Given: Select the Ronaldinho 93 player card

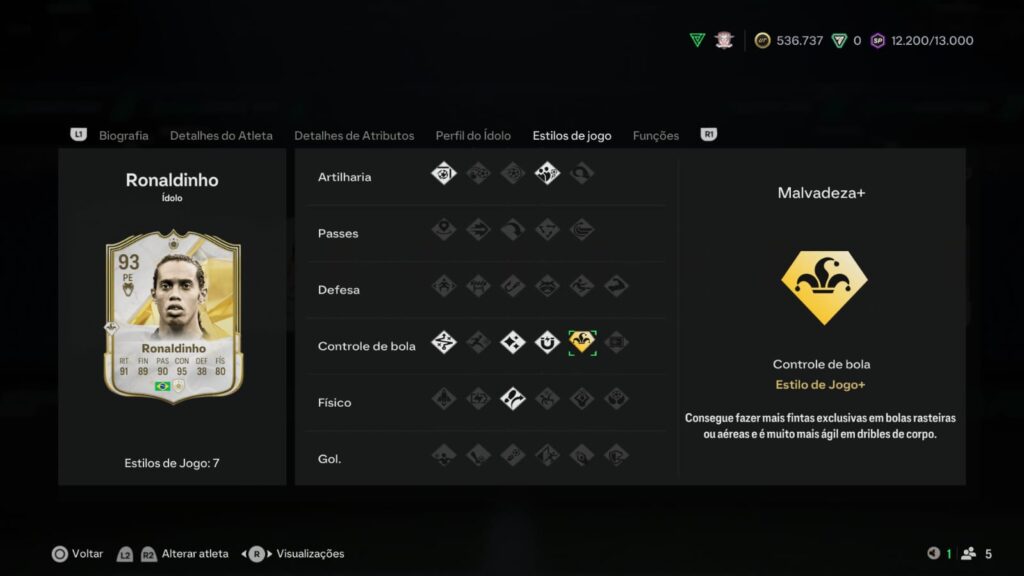Looking at the screenshot, I should click(x=173, y=315).
